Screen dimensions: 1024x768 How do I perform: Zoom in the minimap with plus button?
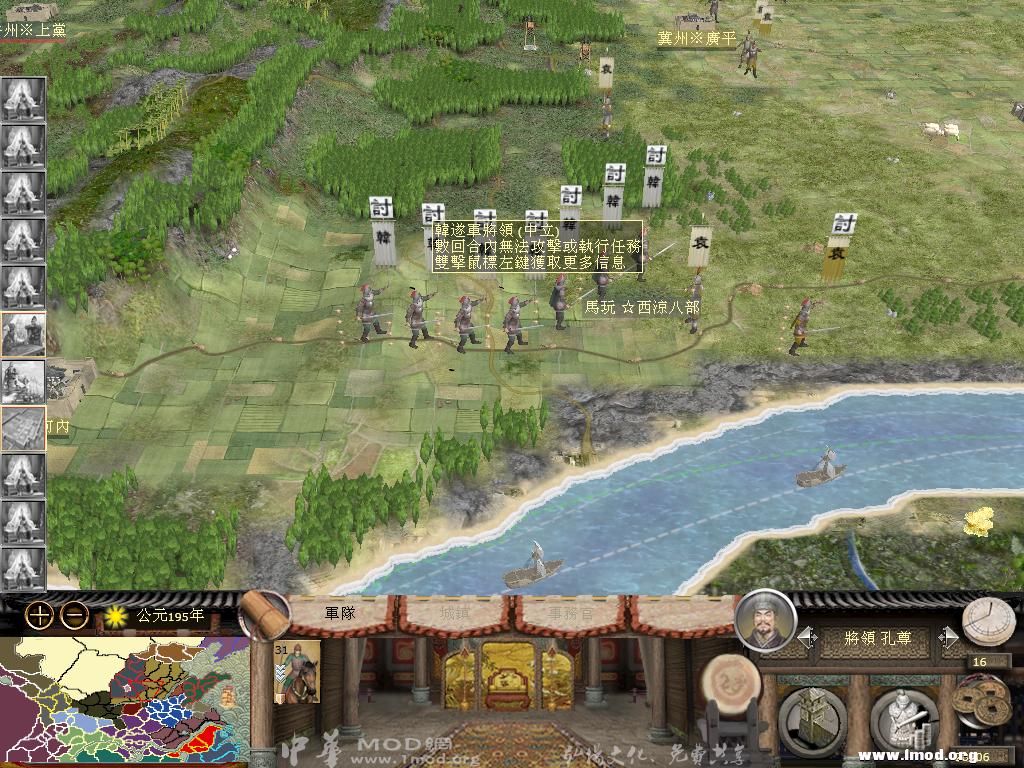(39, 616)
